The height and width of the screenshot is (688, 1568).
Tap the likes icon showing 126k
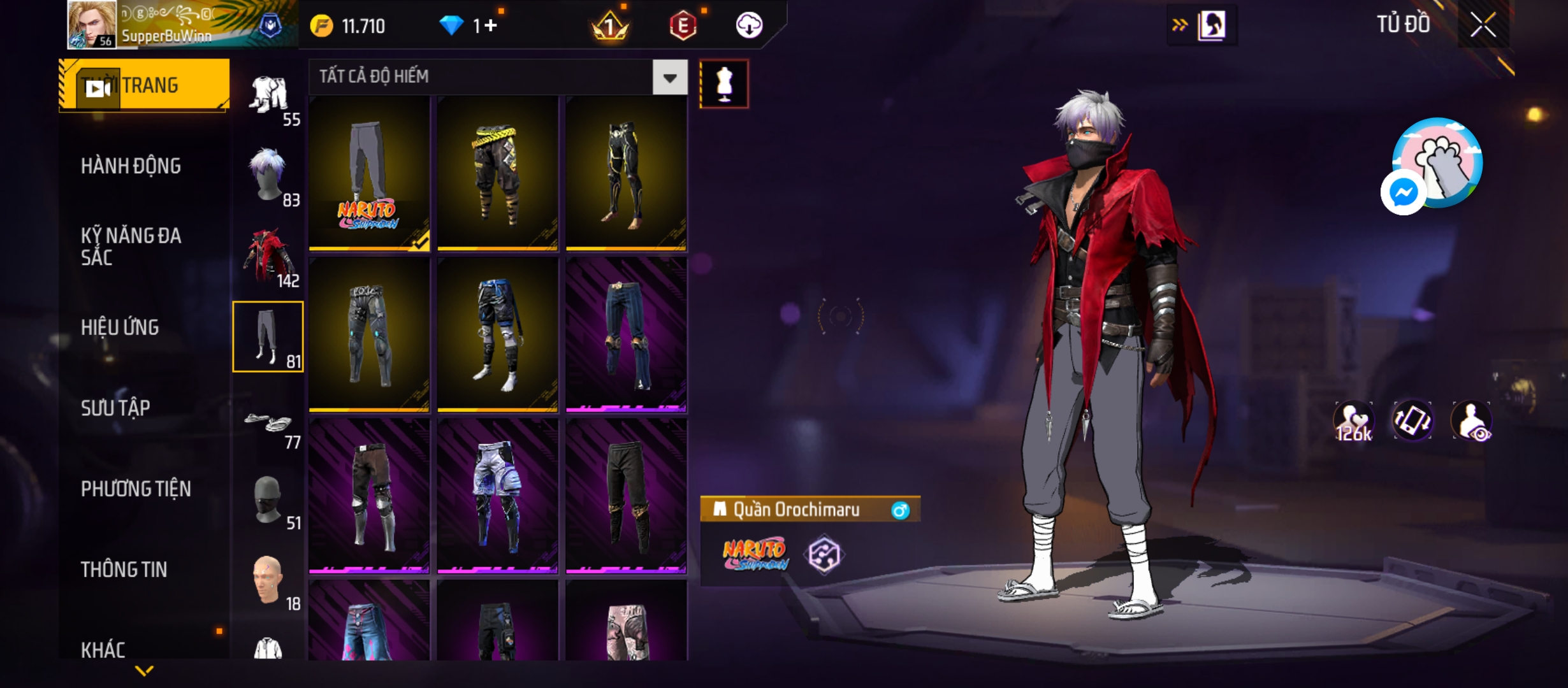pos(1353,422)
